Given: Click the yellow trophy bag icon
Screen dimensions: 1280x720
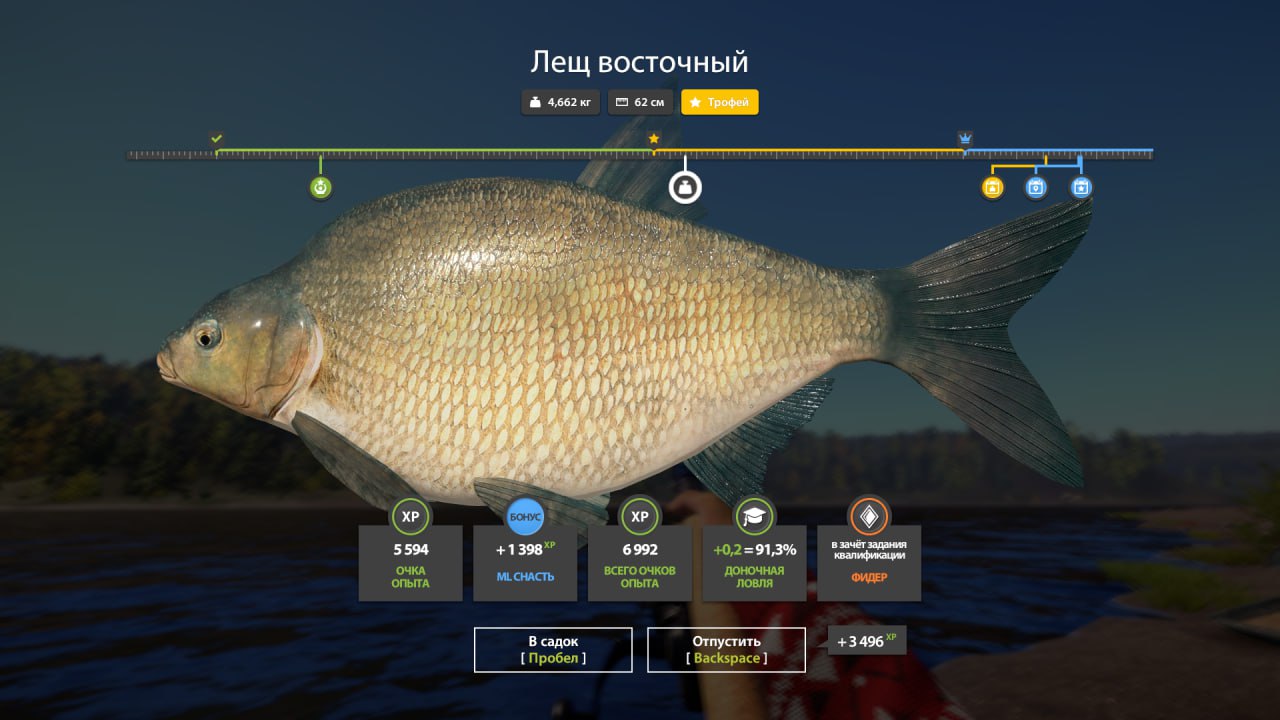Looking at the screenshot, I should point(991,187).
